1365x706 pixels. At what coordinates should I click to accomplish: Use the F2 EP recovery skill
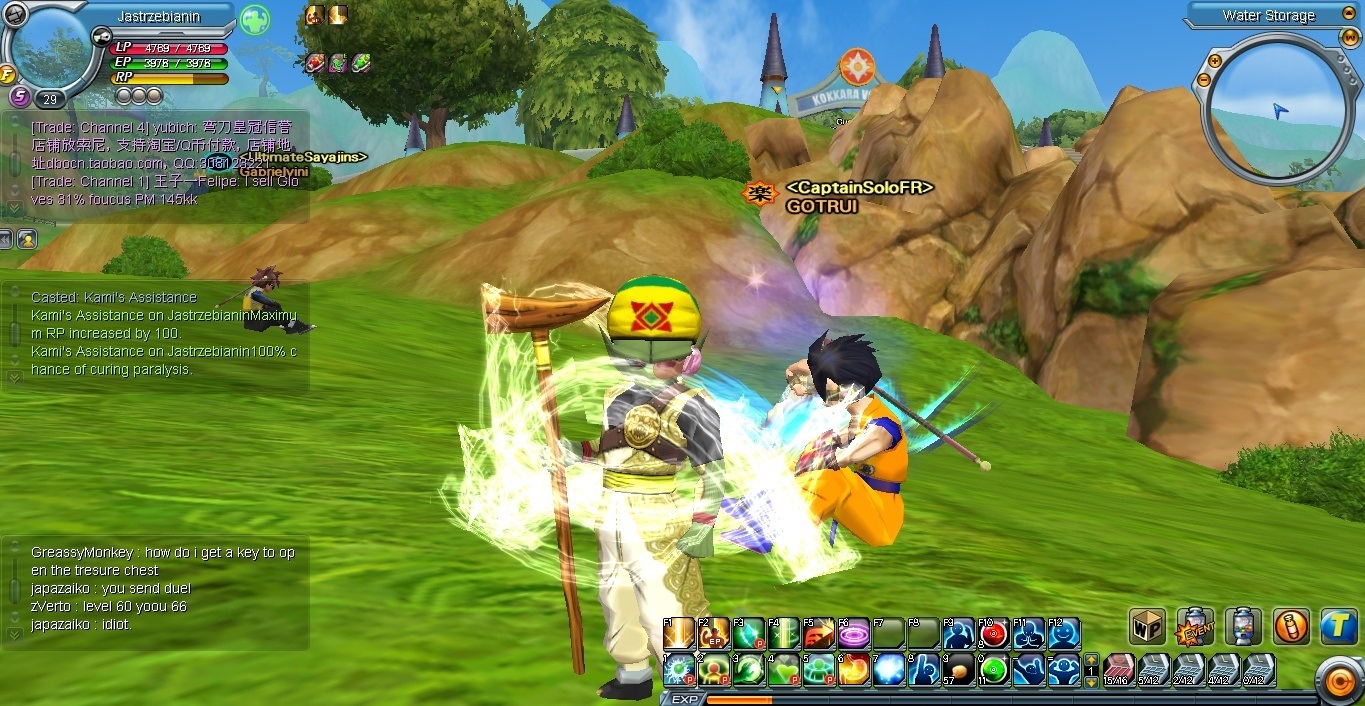714,633
